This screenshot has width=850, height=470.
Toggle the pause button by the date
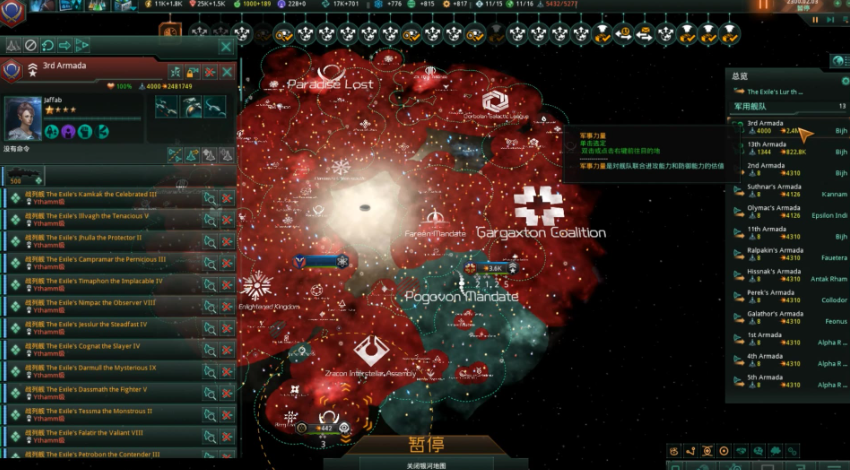[x=765, y=6]
